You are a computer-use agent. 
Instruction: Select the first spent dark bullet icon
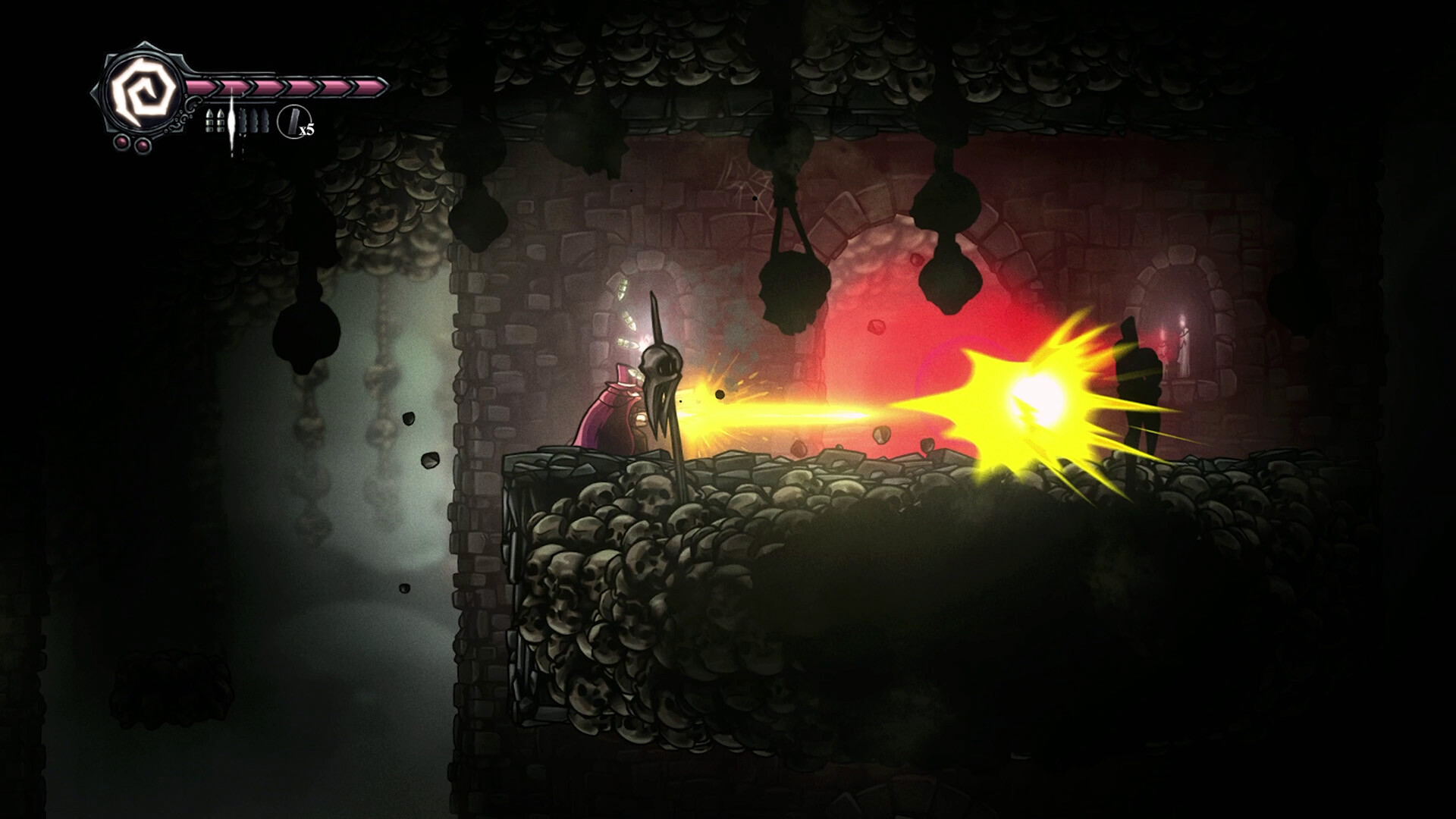[243, 121]
